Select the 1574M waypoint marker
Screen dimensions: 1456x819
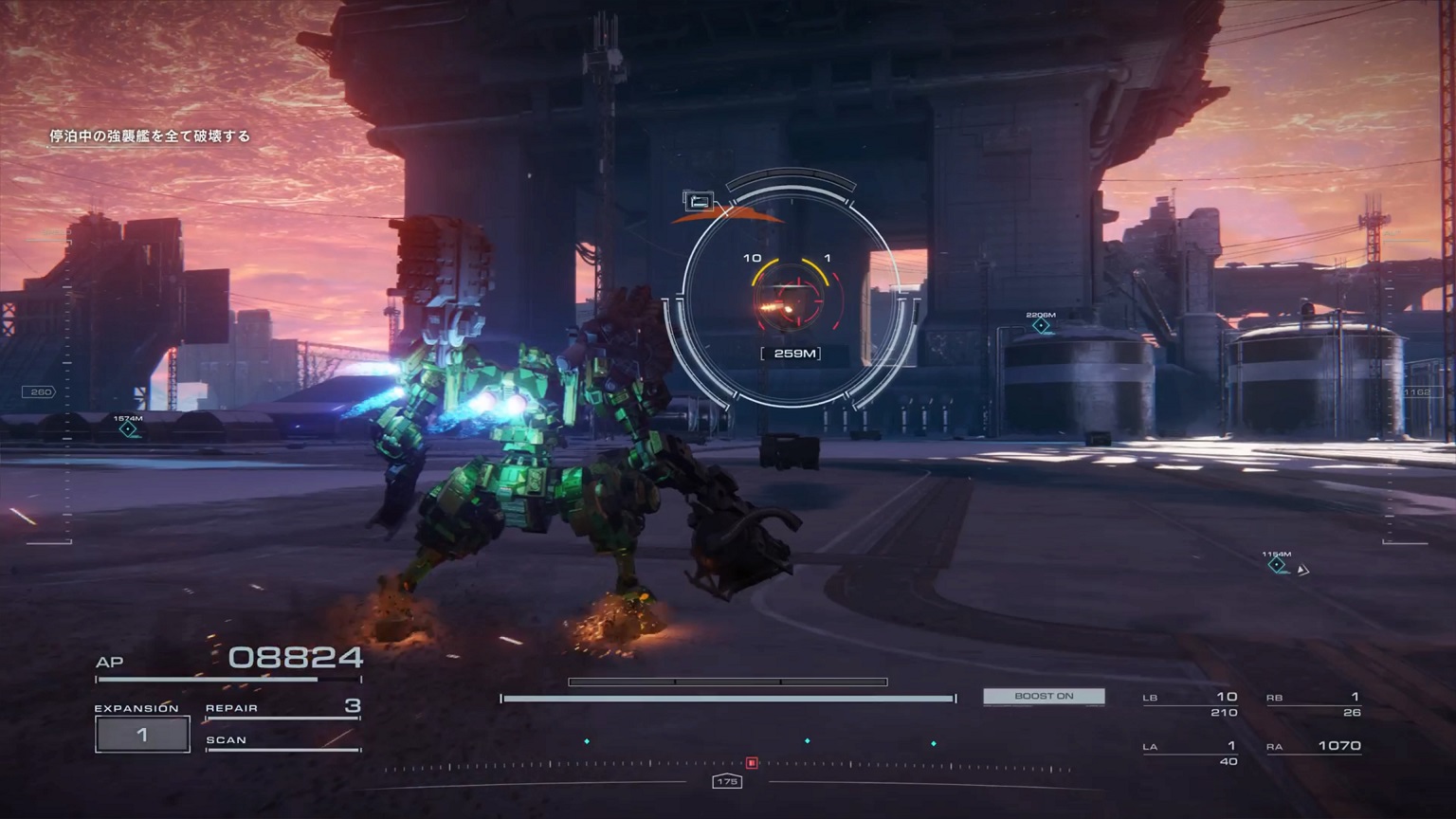pos(128,429)
